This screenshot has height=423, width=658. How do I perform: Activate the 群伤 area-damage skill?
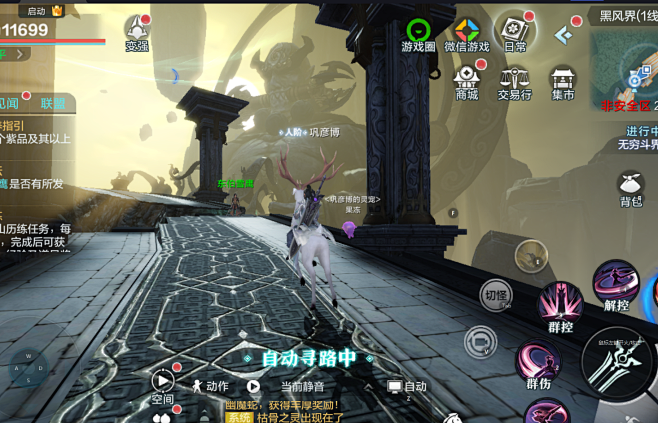click(x=538, y=362)
